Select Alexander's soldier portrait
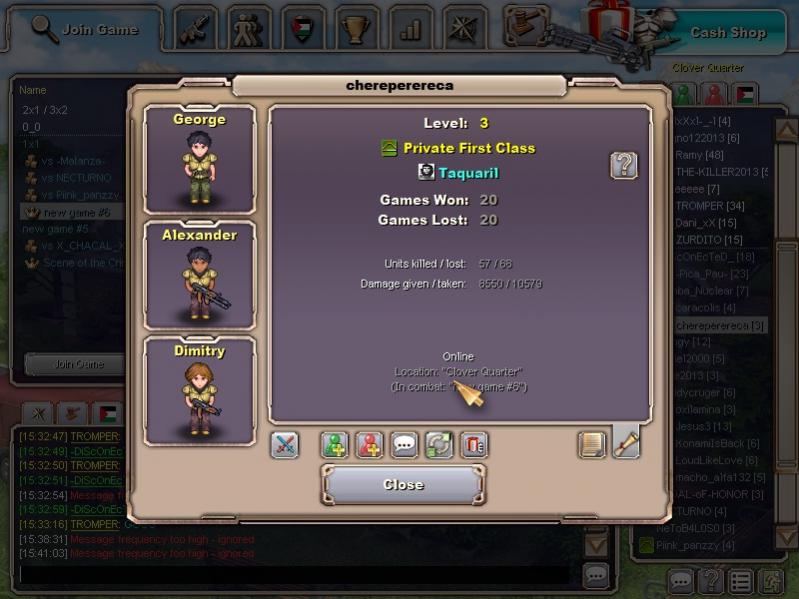799x599 pixels. (200, 275)
